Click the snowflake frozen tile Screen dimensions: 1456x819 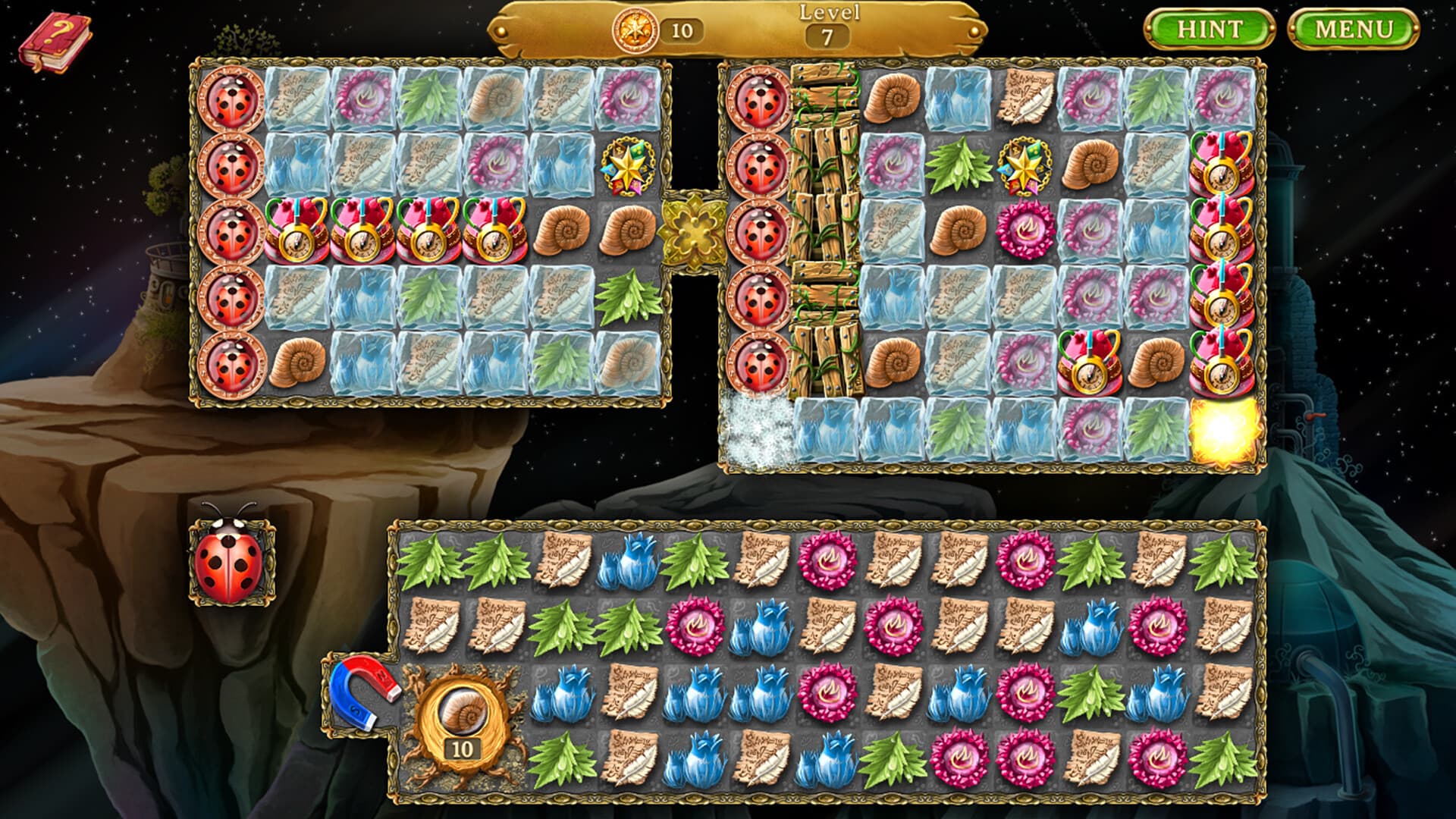pyautogui.click(x=758, y=428)
